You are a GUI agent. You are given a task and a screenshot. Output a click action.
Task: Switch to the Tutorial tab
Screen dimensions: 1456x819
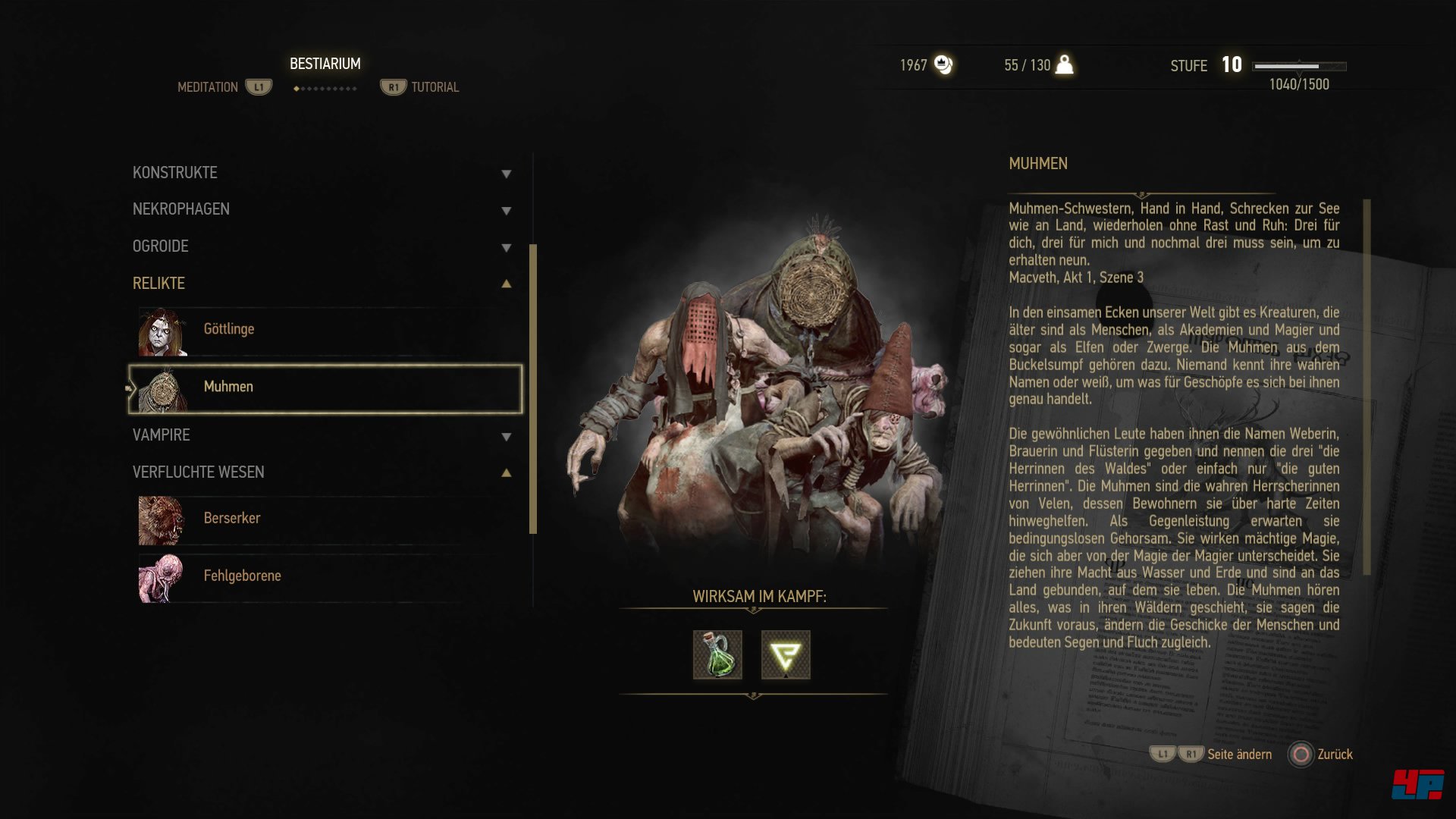pos(435,88)
